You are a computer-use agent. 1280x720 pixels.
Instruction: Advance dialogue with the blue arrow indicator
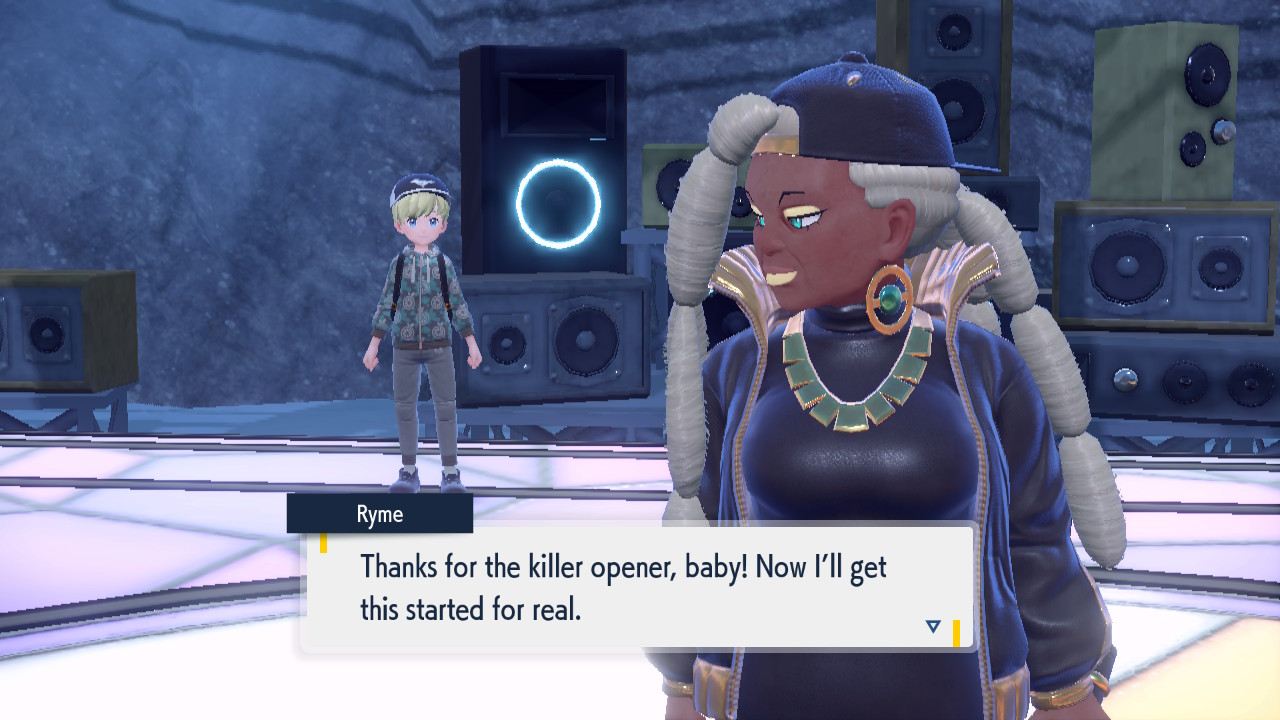(933, 626)
